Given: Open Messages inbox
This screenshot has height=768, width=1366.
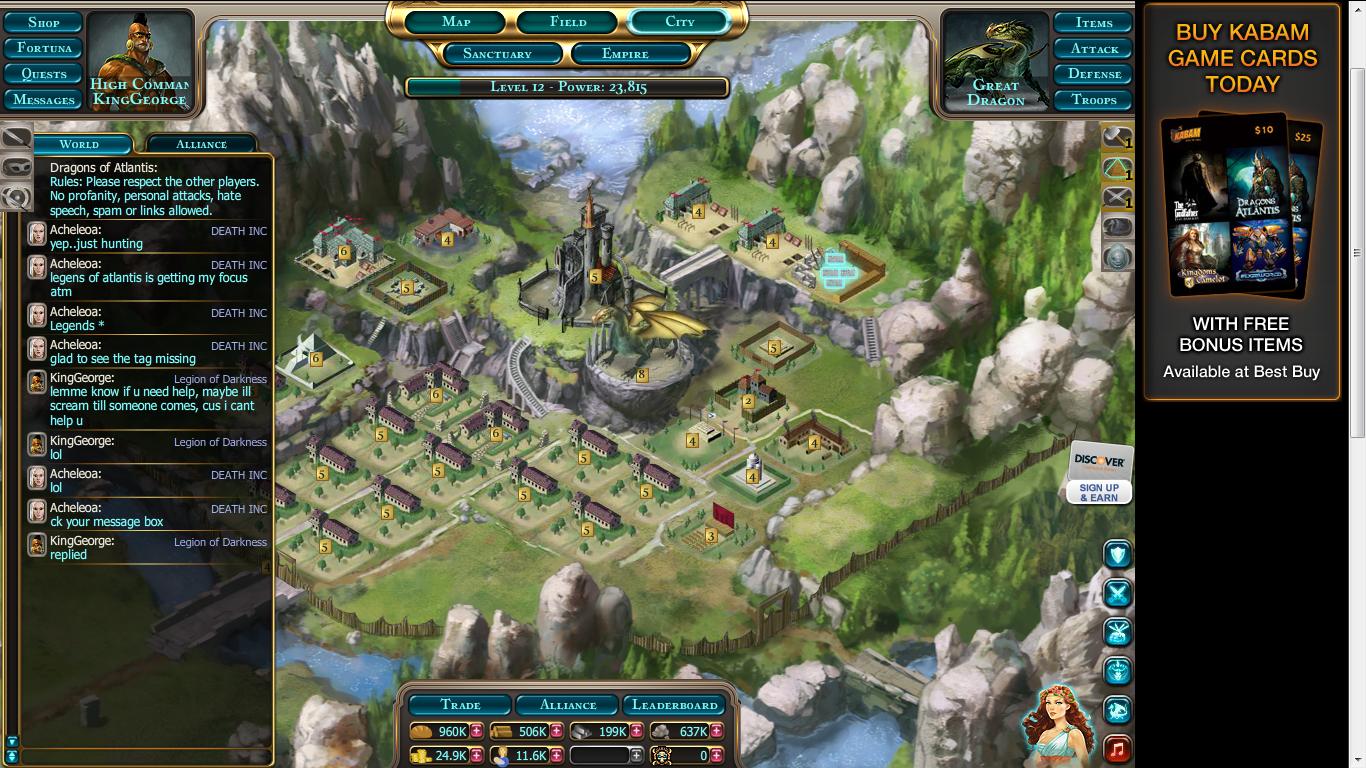Looking at the screenshot, I should coord(44,100).
